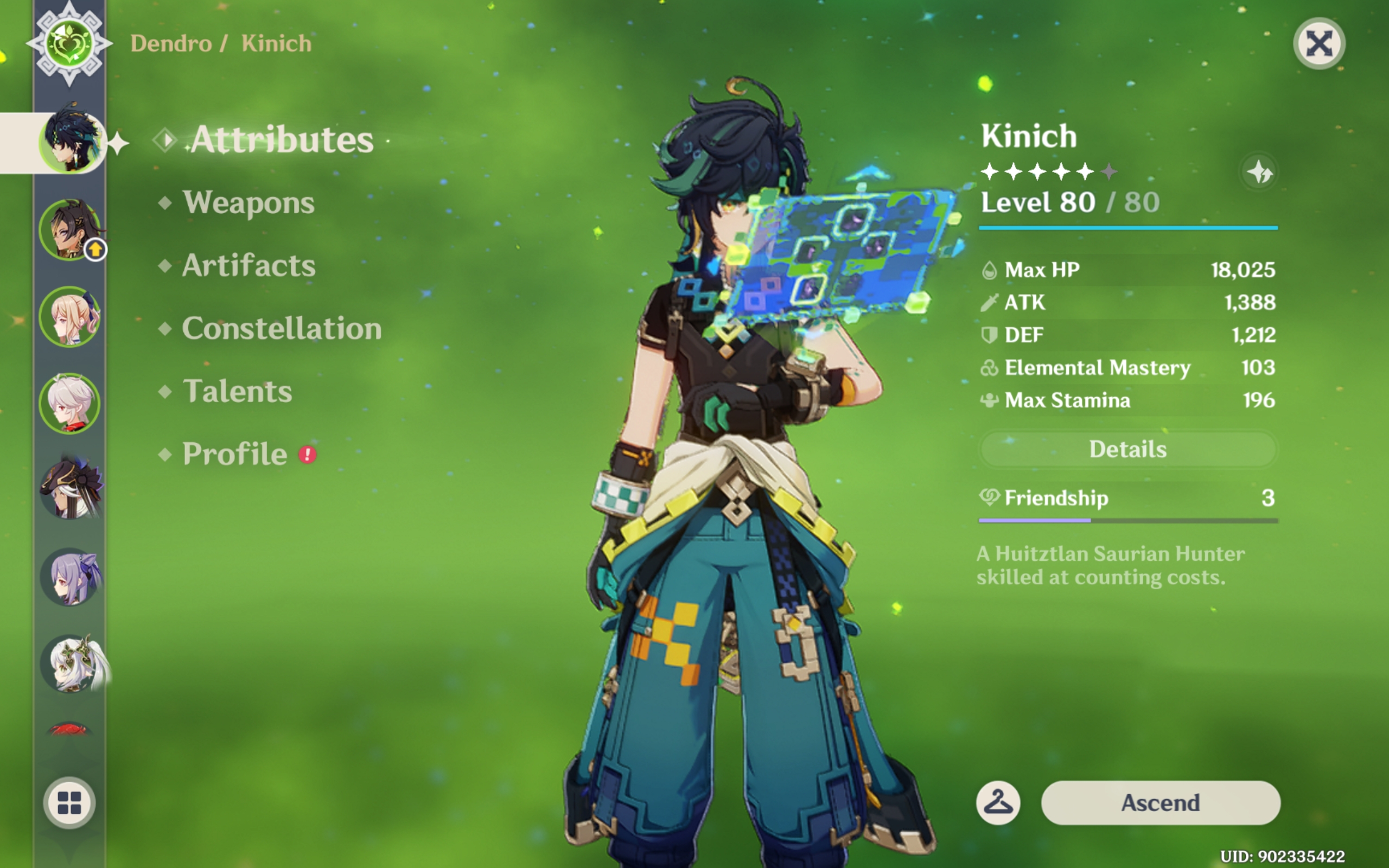1389x868 pixels.
Task: Switch to the Artifacts section
Action: [x=248, y=265]
